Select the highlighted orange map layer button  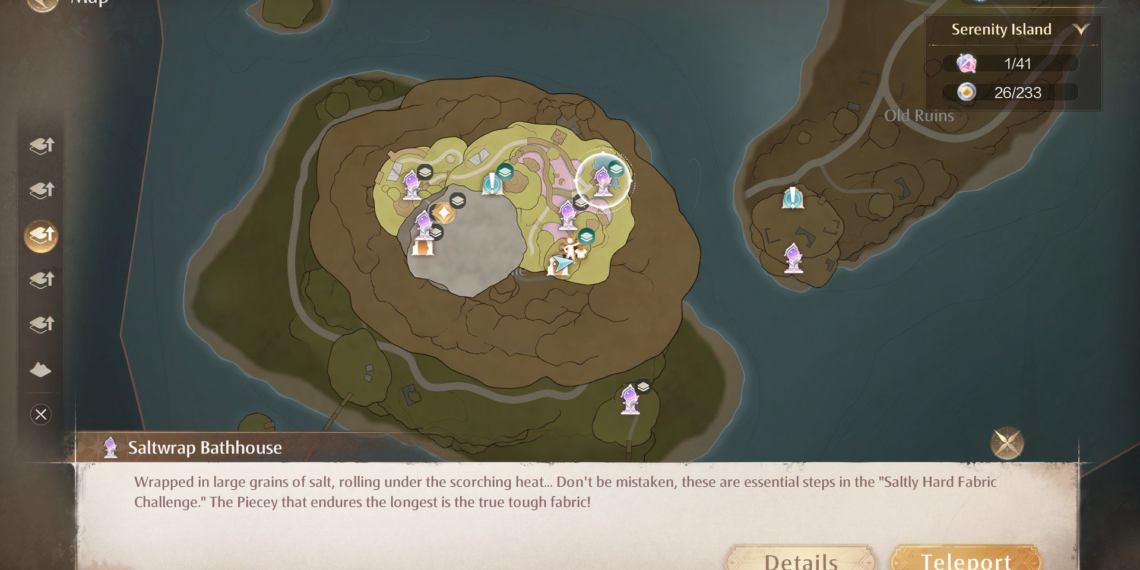(x=41, y=236)
